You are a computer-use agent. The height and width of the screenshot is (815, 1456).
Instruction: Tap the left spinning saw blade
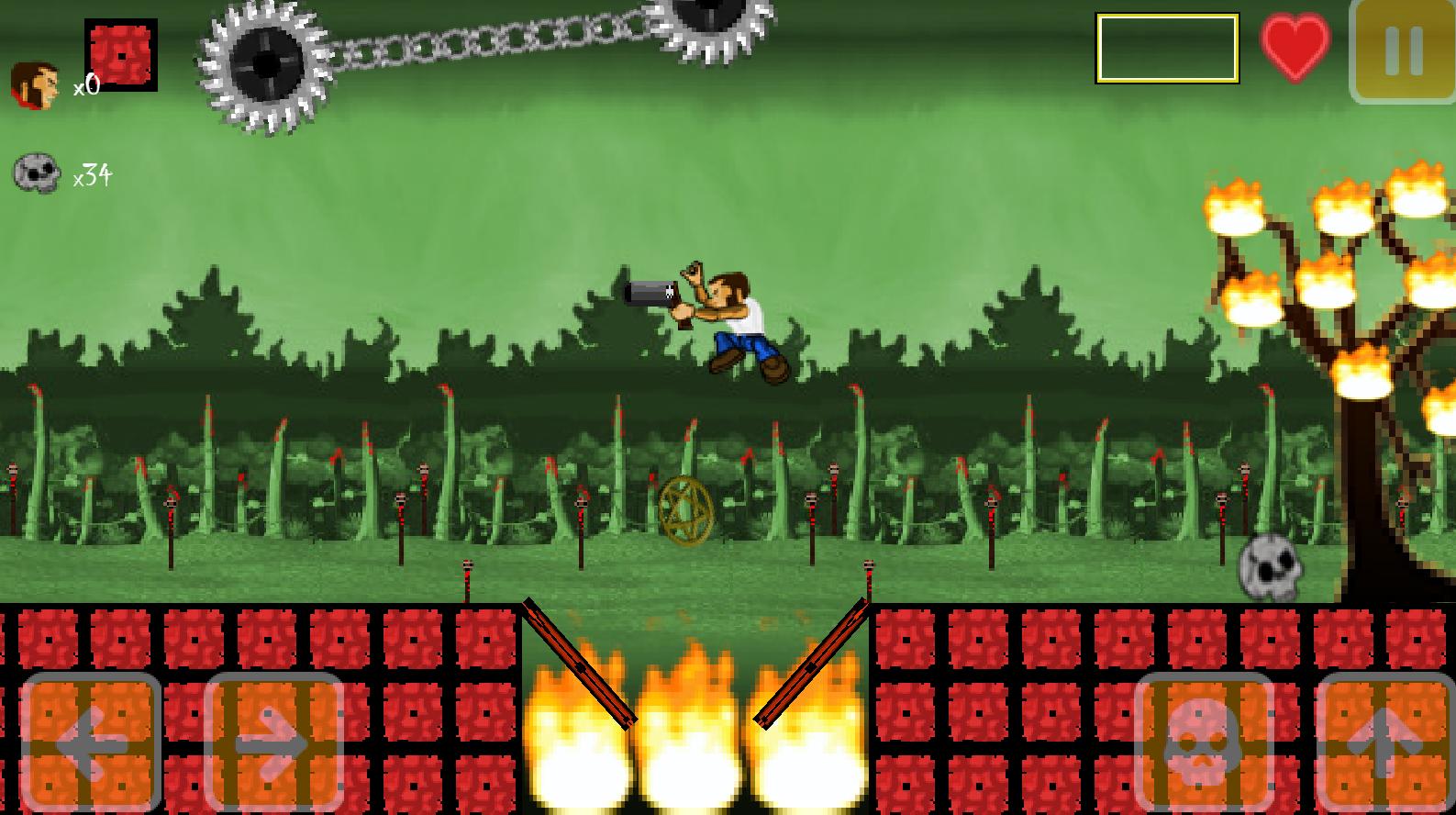[x=266, y=64]
